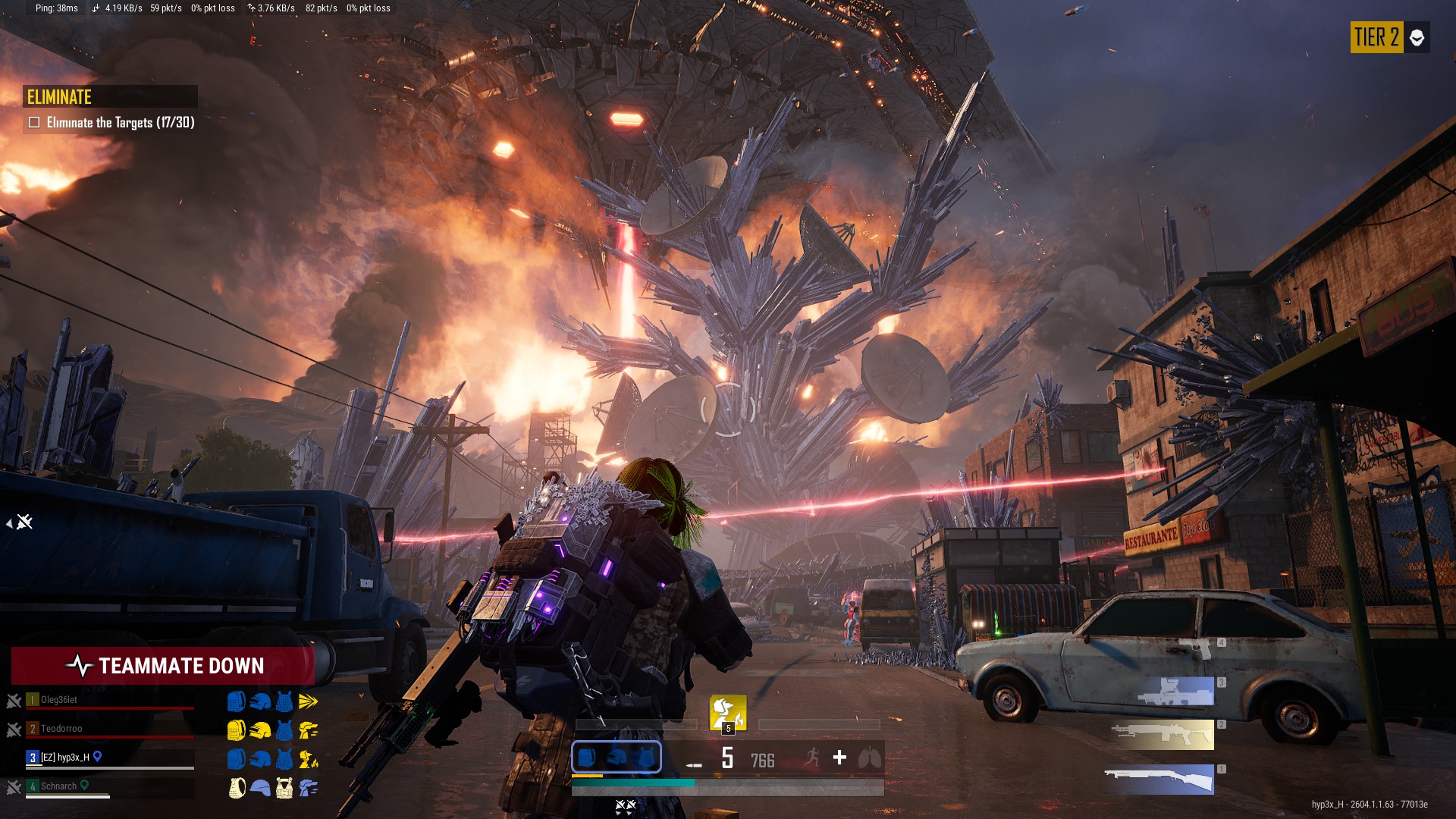Image resolution: width=1456 pixels, height=819 pixels.
Task: Equip the pistol in slot 4
Action: pyautogui.click(x=1196, y=648)
